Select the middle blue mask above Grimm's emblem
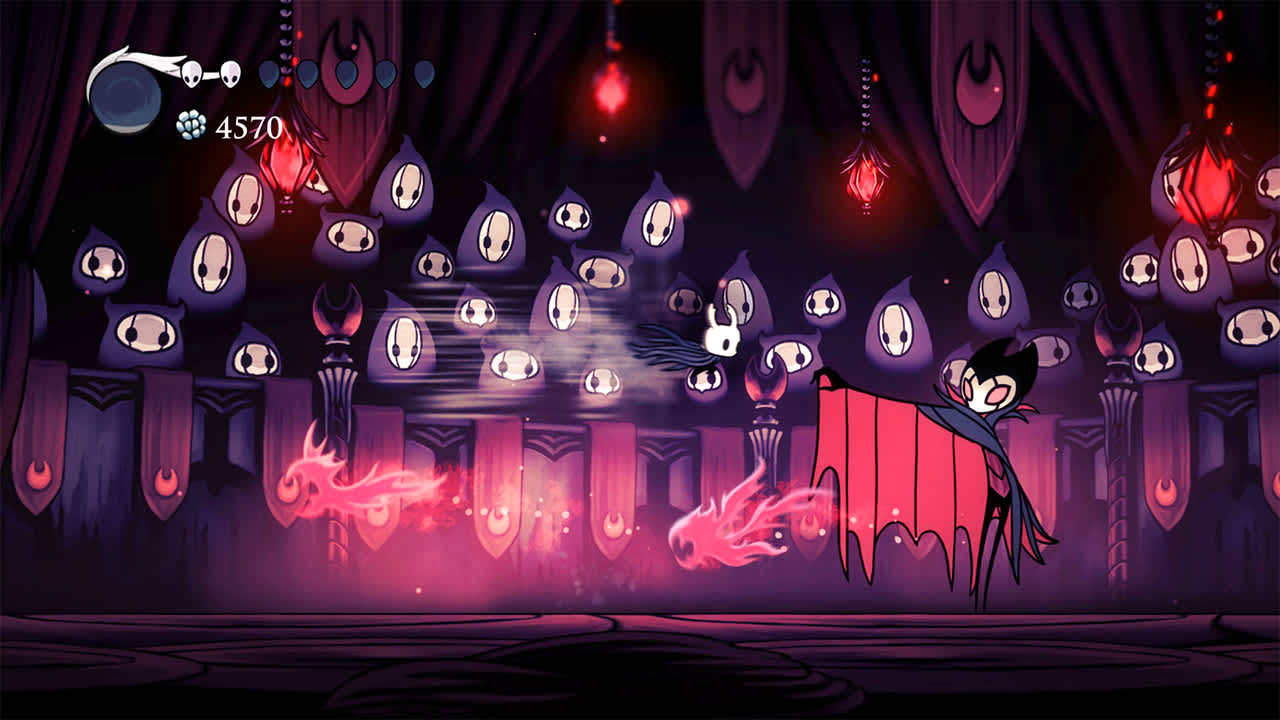The height and width of the screenshot is (720, 1280). (x=347, y=73)
